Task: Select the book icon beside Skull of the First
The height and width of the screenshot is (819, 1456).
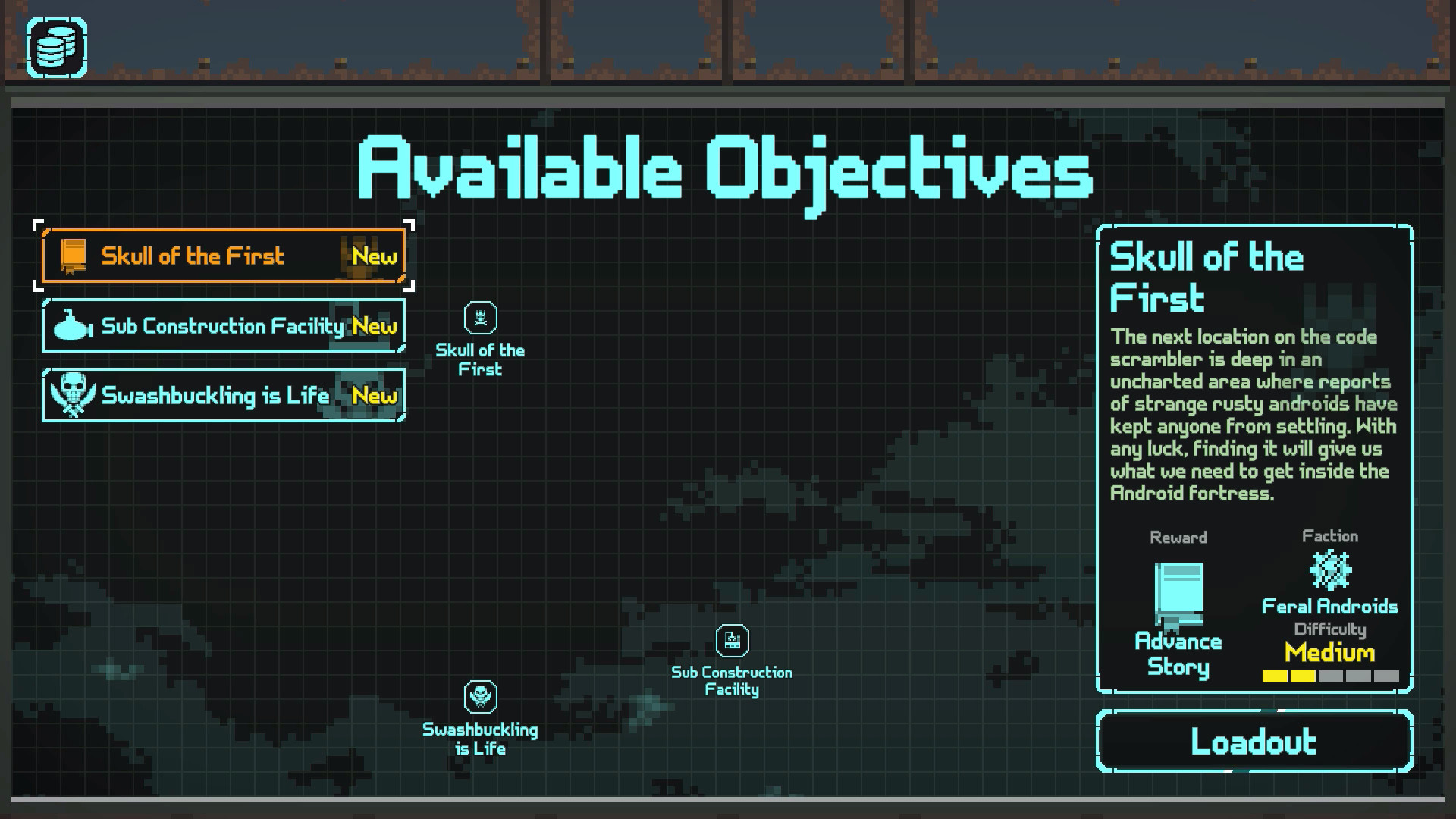Action: point(74,256)
